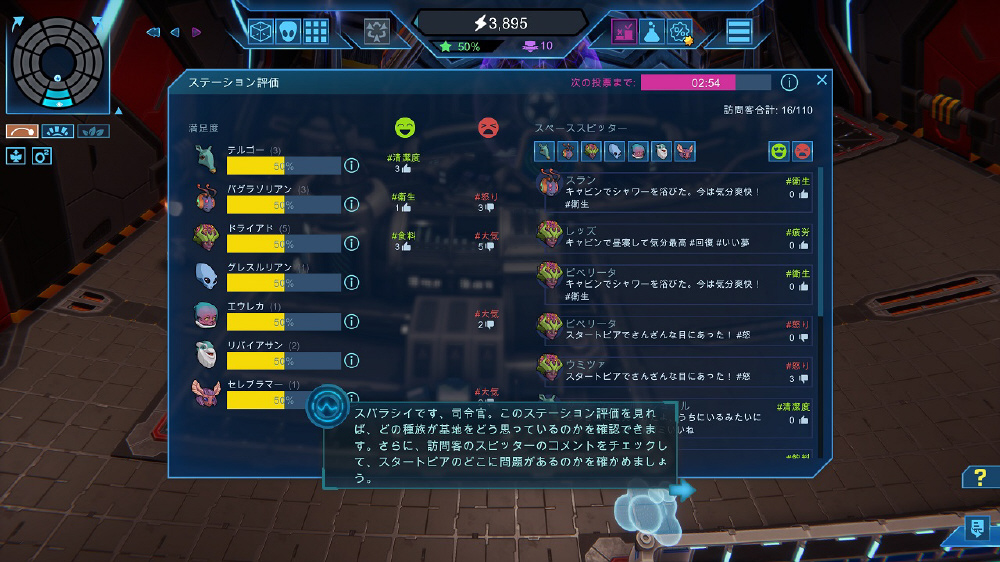
Task: Filter Spitter posts by happy green face
Action: point(778,151)
